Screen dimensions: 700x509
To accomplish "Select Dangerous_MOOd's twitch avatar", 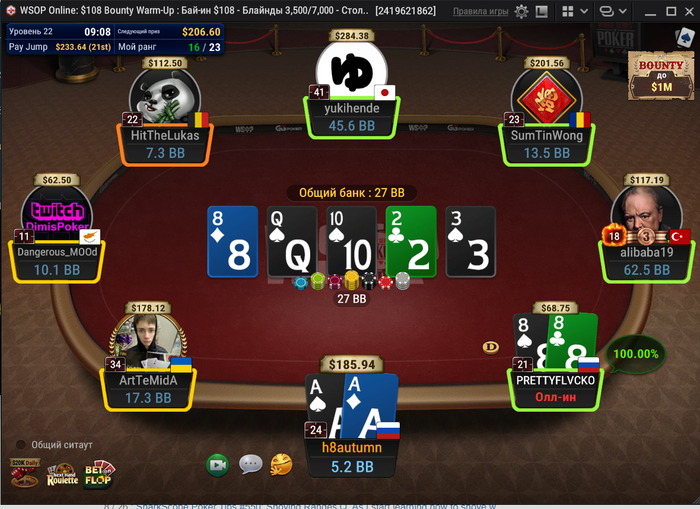I will click(x=57, y=216).
